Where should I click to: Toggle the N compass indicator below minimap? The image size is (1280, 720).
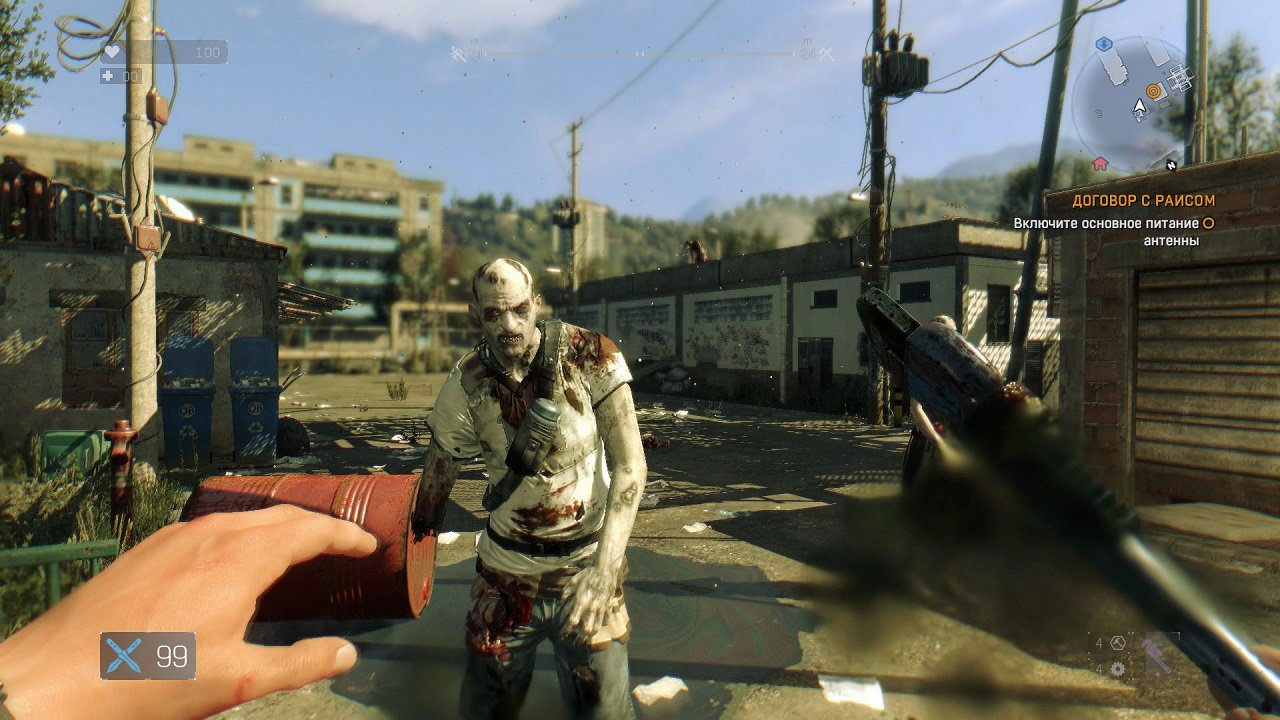click(1171, 165)
